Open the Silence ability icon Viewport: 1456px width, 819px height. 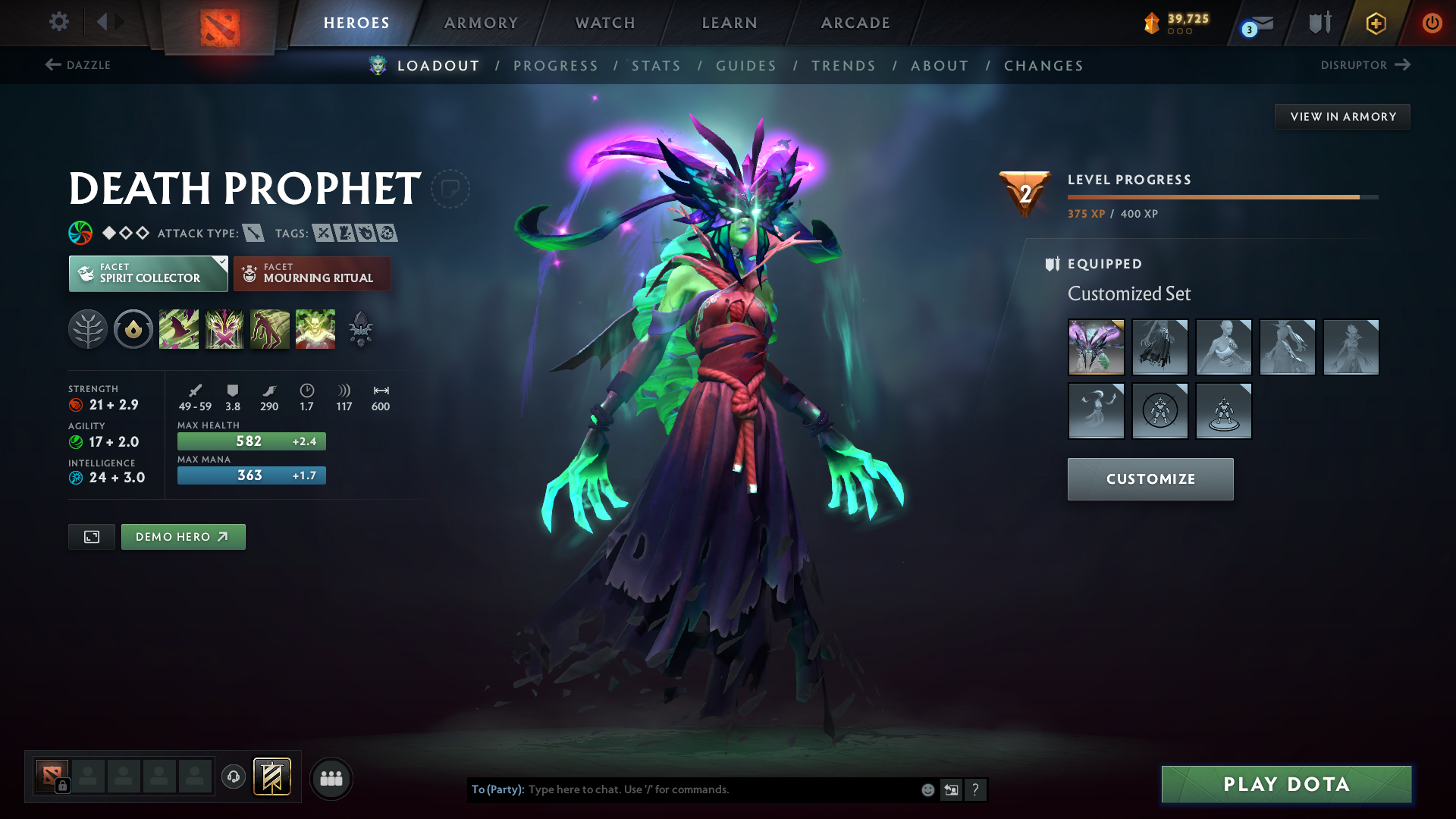[x=224, y=328]
